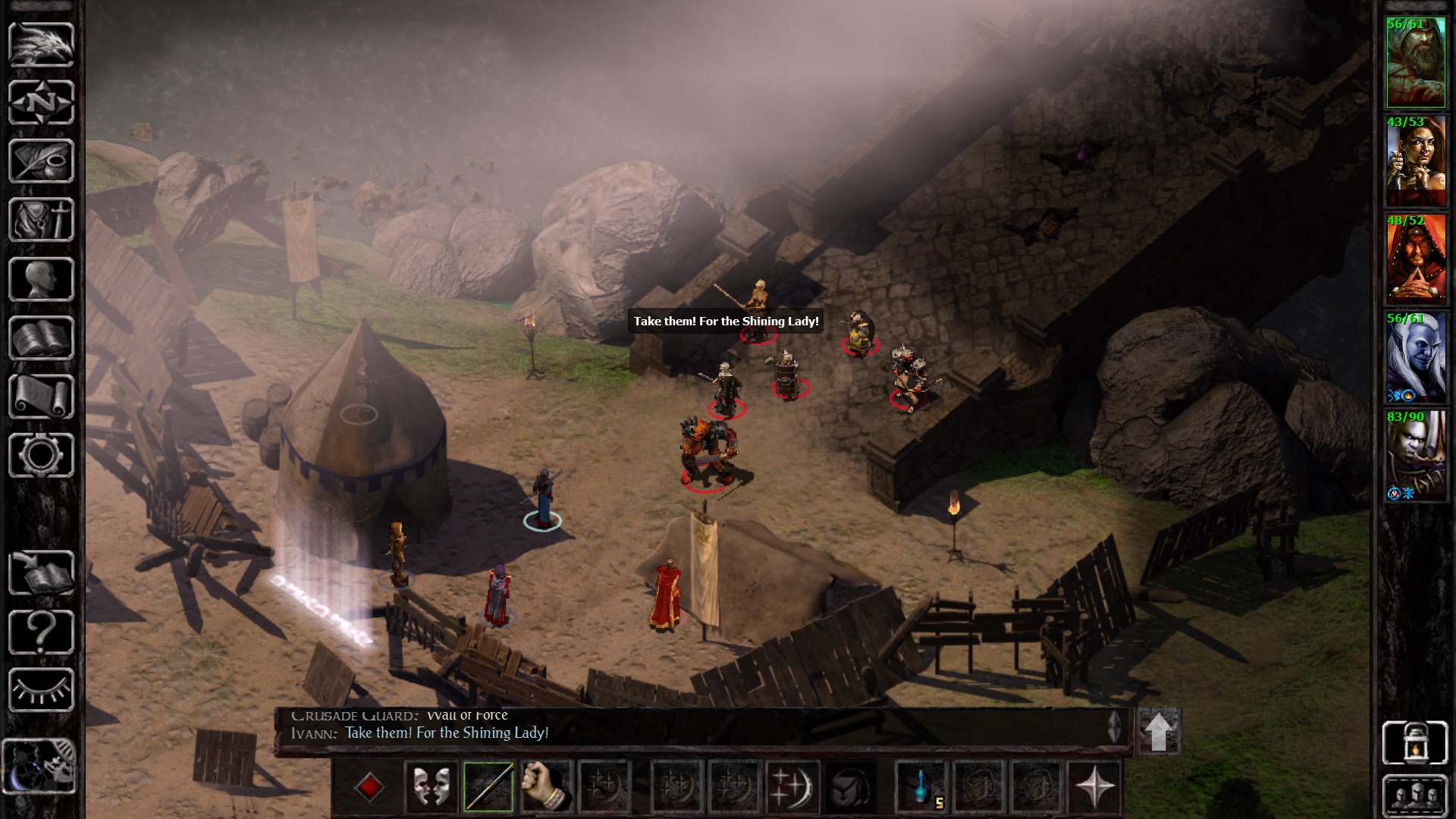Screen dimensions: 1456x819
Task: Select the elf character portrait showing 56/61
Action: tap(1415, 356)
